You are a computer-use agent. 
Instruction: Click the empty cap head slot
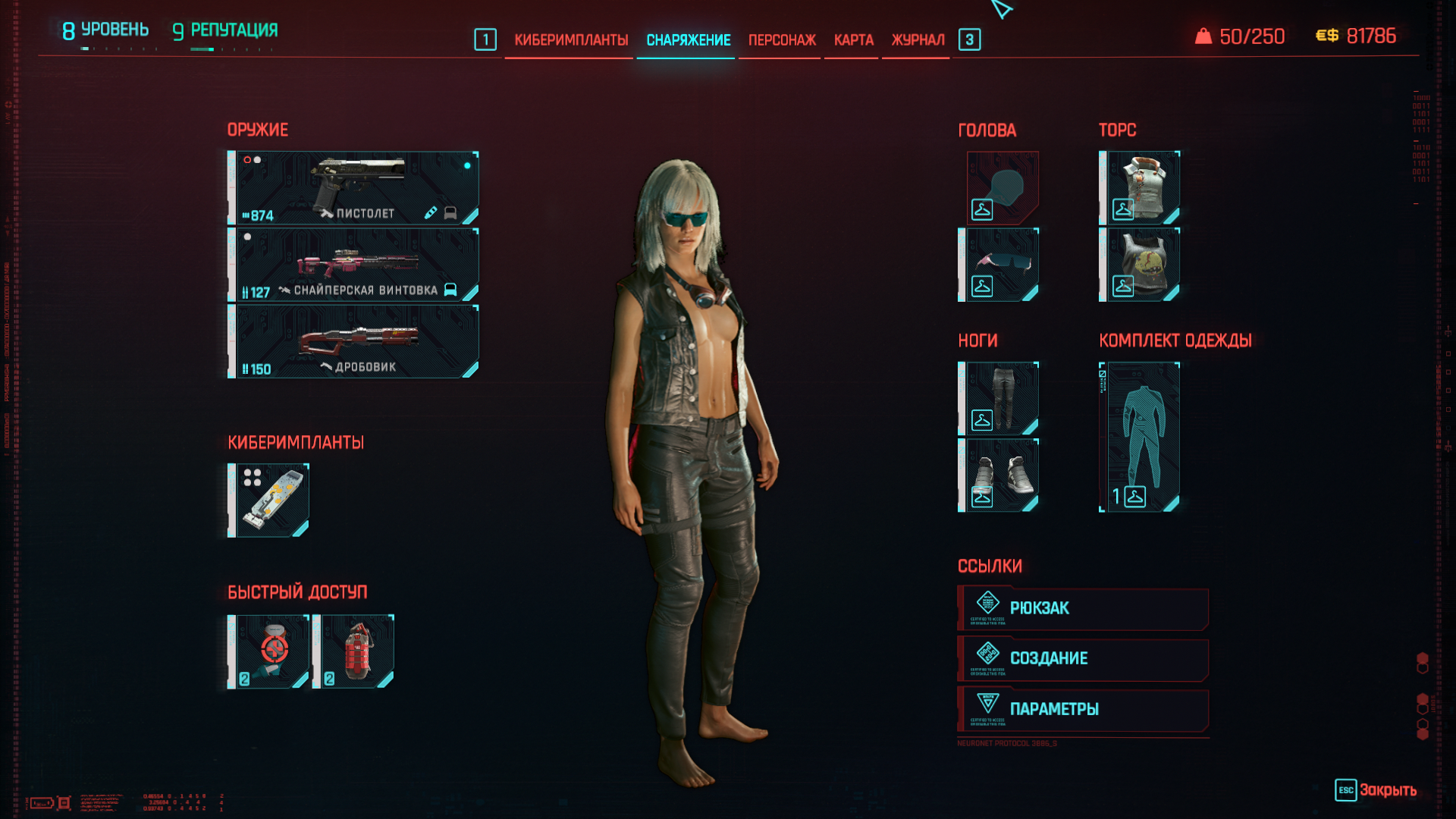coord(1002,188)
